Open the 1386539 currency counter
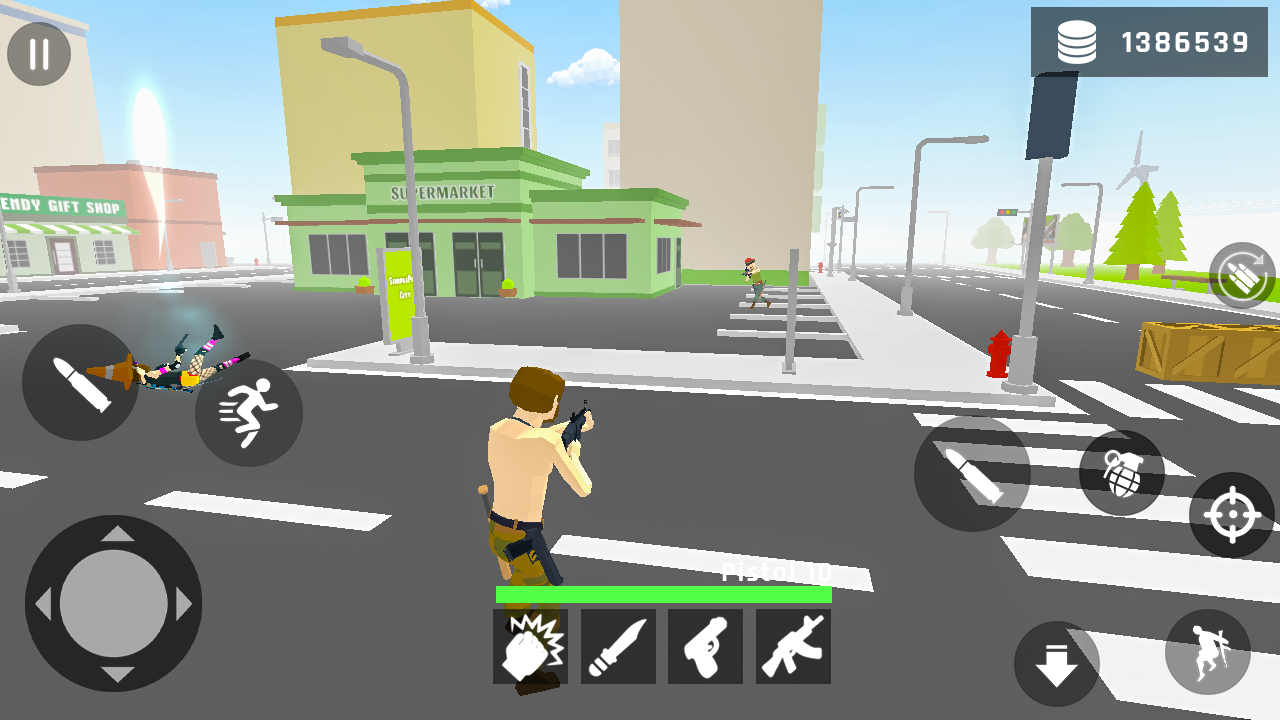This screenshot has width=1280, height=720. click(1185, 42)
